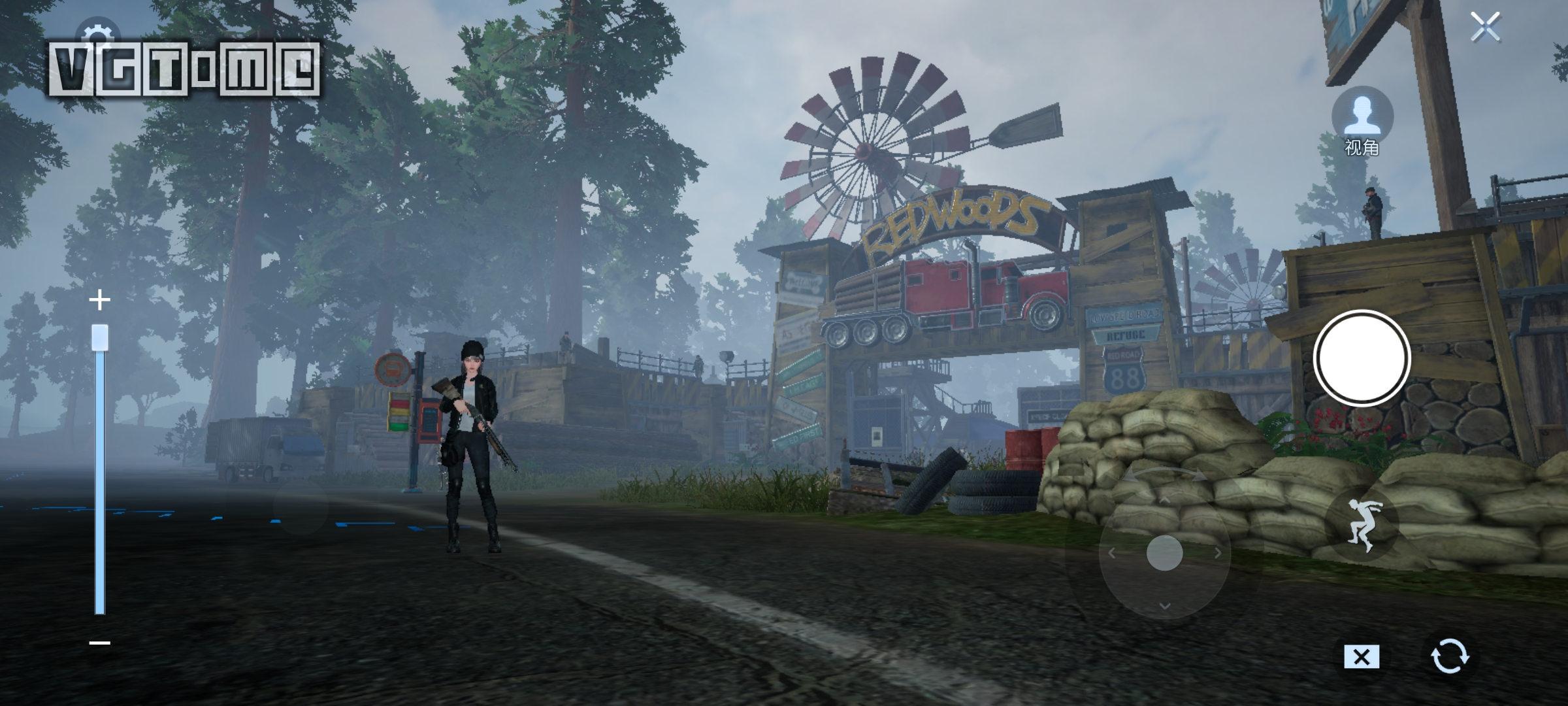Click the circular refresh arrows icon

pyautogui.click(x=1450, y=656)
